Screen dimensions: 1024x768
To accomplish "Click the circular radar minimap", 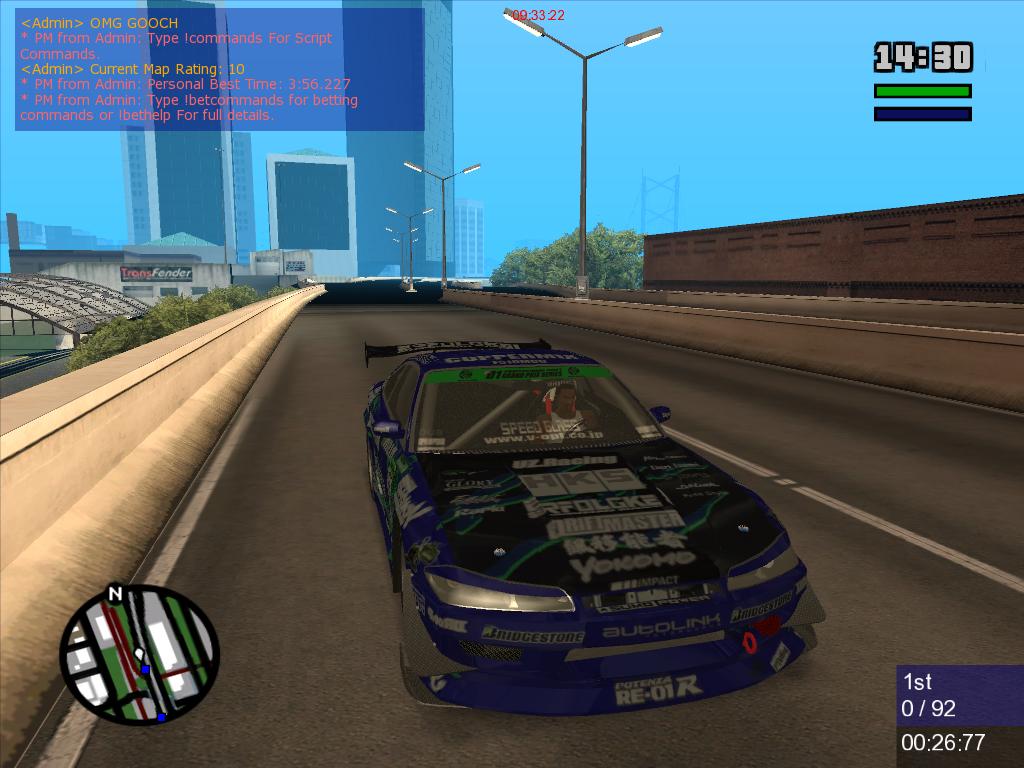I will [x=138, y=655].
